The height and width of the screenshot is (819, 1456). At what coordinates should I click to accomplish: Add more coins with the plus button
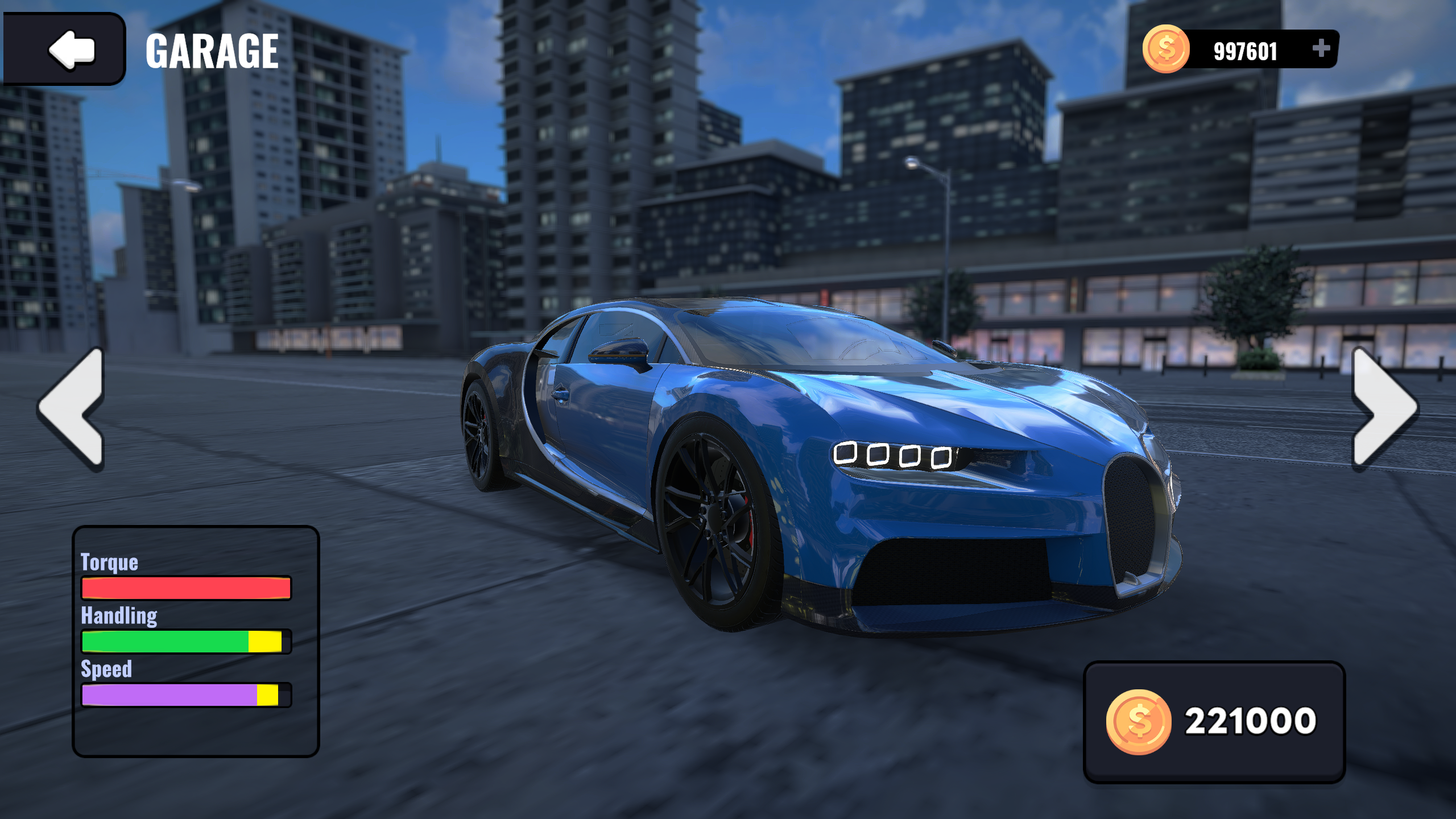click(x=1321, y=49)
